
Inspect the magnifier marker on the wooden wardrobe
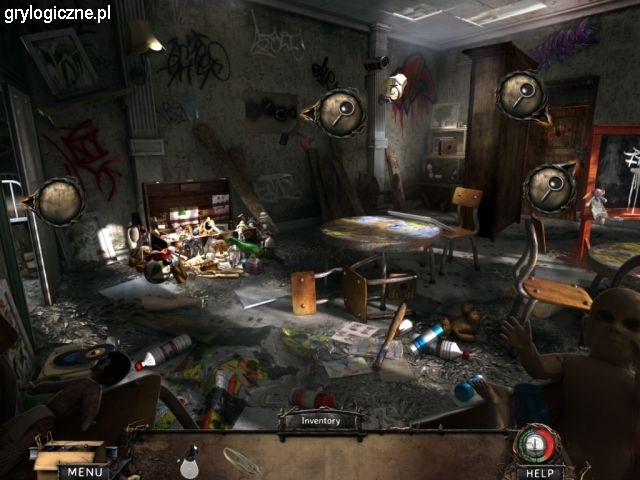520,95
